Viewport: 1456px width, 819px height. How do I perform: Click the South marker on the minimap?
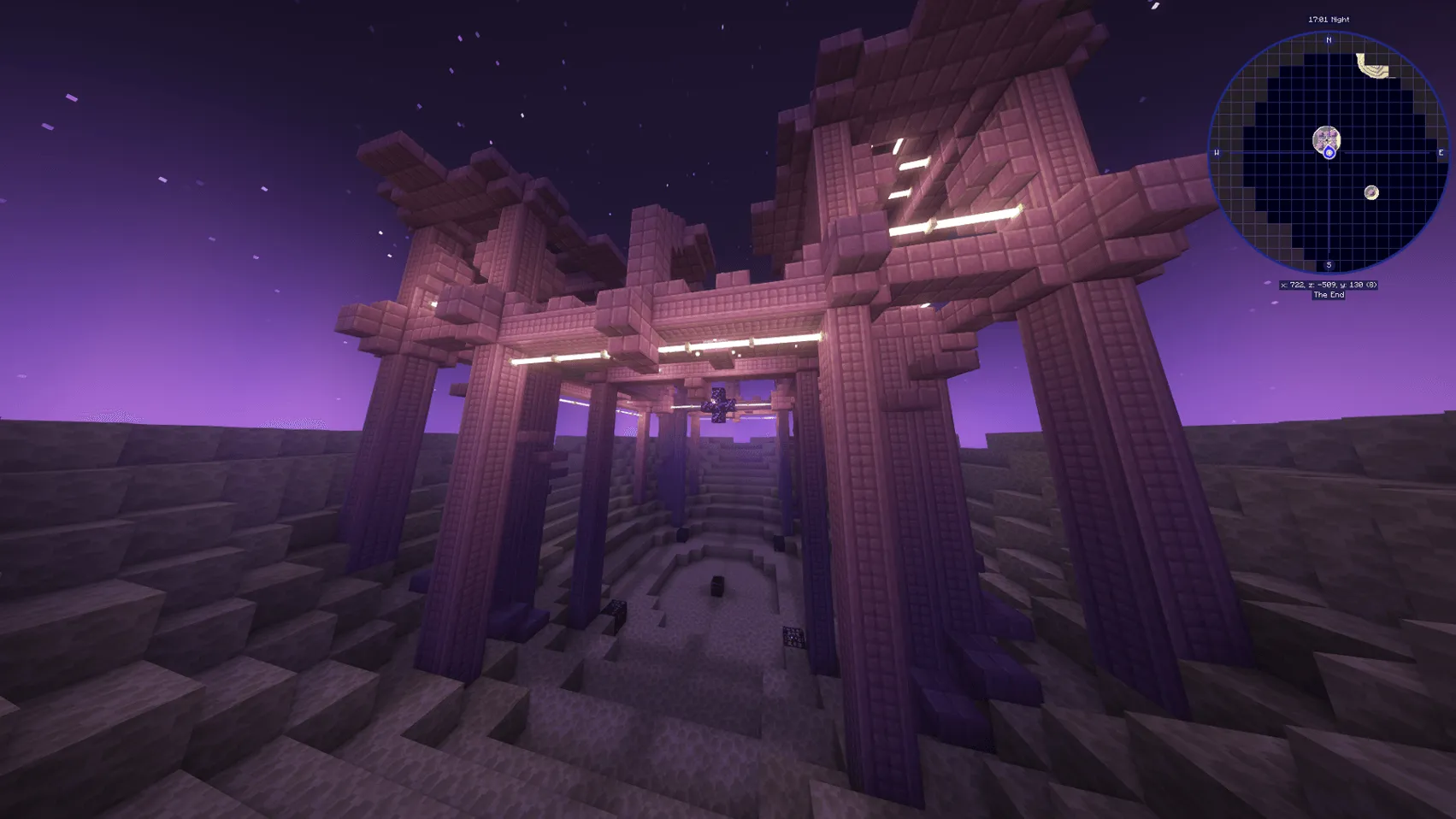pyautogui.click(x=1328, y=264)
